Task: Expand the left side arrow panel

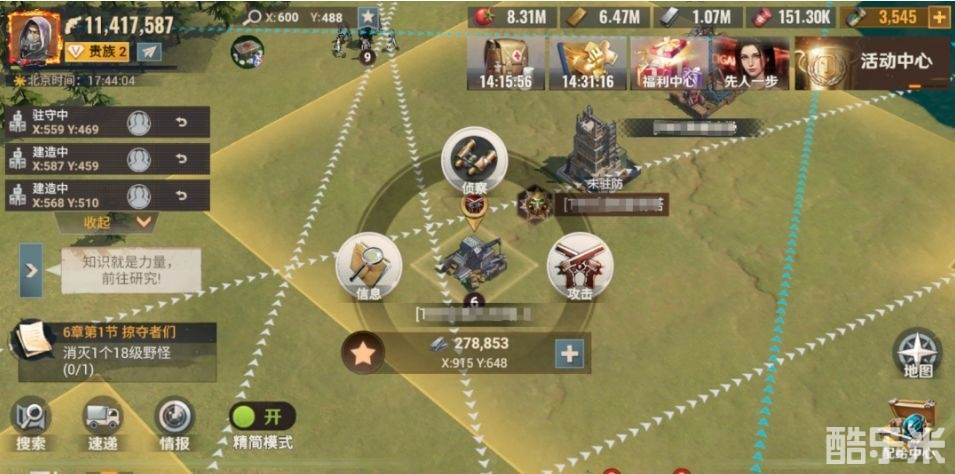Action: [31, 270]
